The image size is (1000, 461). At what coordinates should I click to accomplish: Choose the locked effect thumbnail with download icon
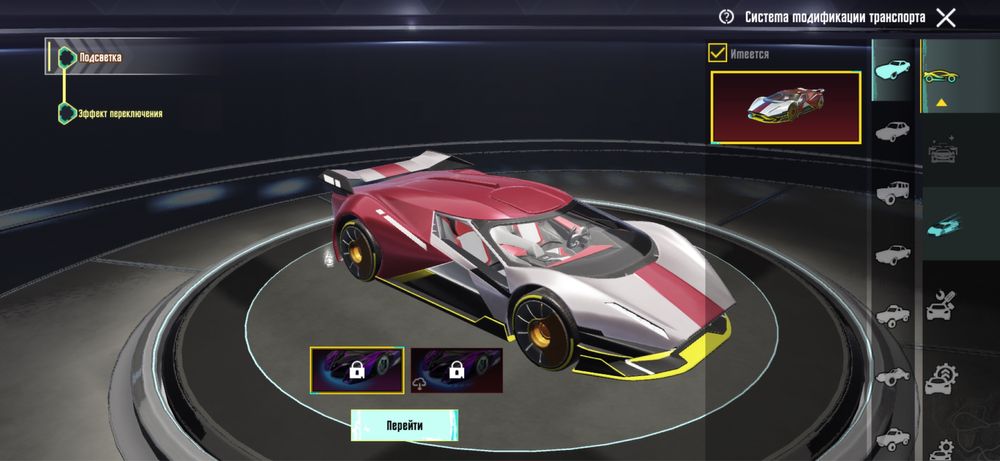(456, 370)
